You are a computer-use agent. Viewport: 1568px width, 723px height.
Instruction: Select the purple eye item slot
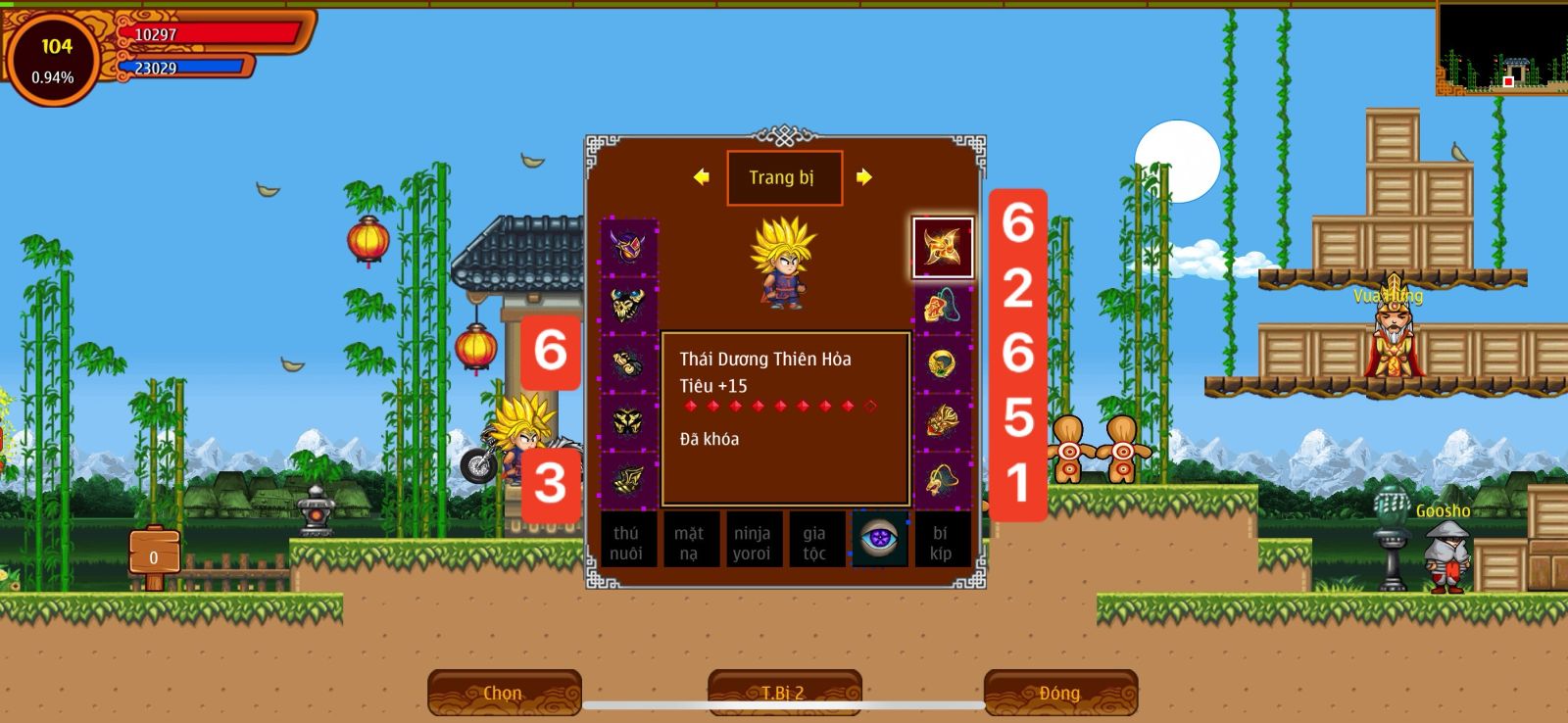pyautogui.click(x=879, y=539)
